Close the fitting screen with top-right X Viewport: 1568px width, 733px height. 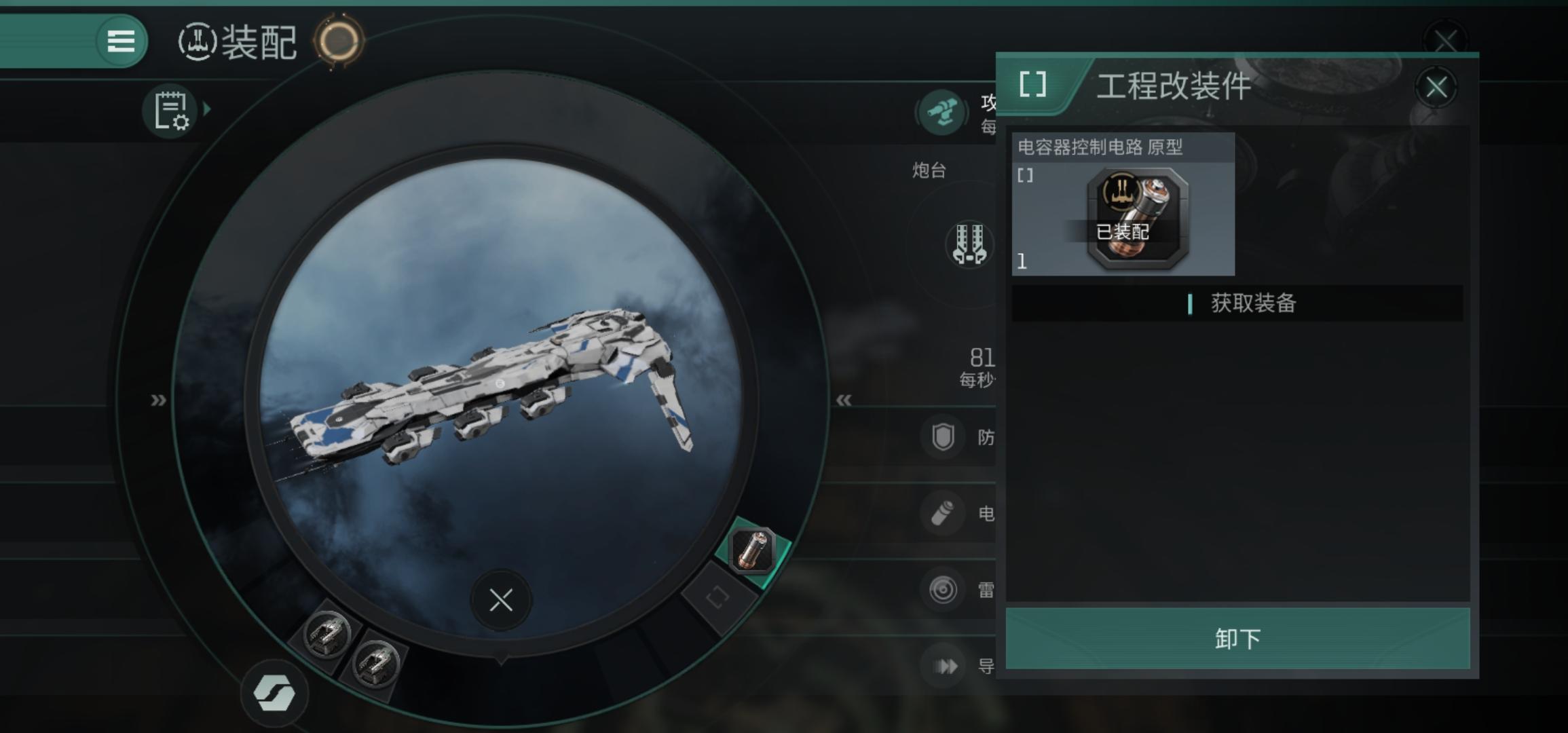coord(1445,41)
